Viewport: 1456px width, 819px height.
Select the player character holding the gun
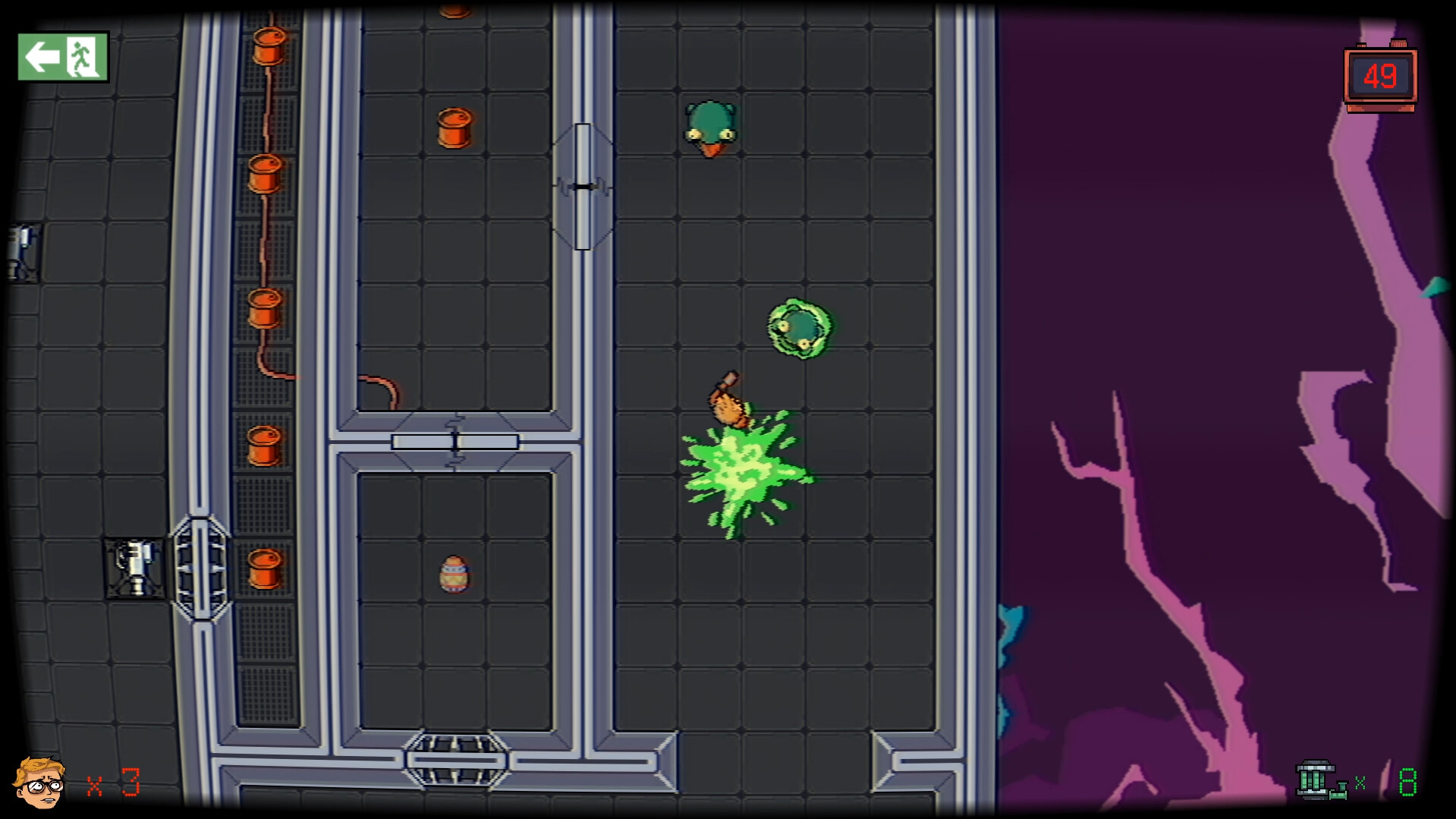[727, 402]
